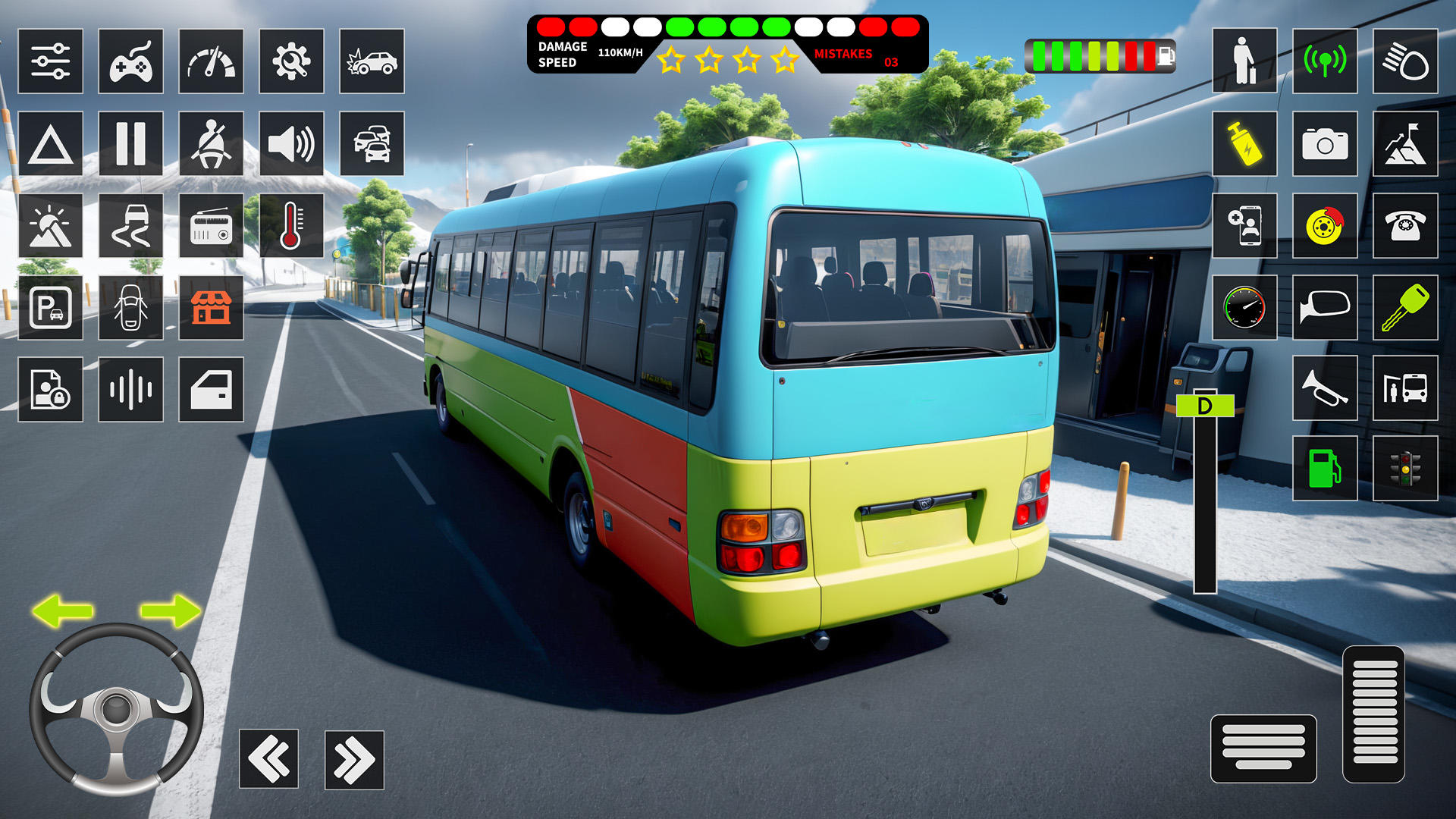Toggle the headlight beam icon
Image resolution: width=1456 pixels, height=819 pixels.
1405,62
